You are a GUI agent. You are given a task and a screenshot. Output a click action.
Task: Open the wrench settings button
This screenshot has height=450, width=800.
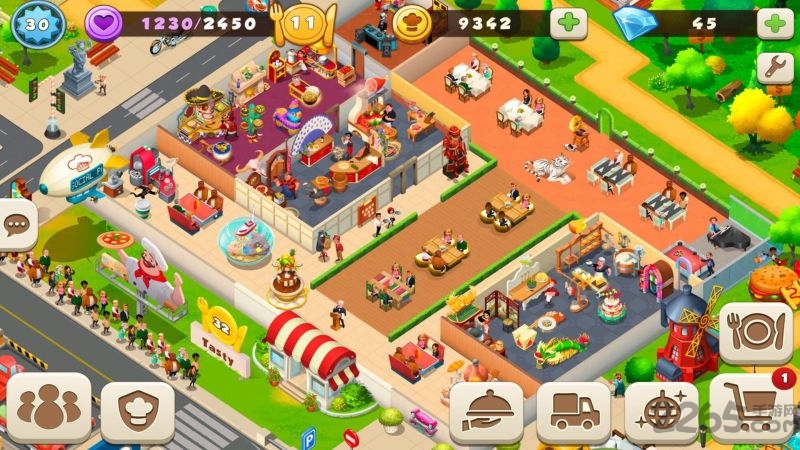[775, 67]
